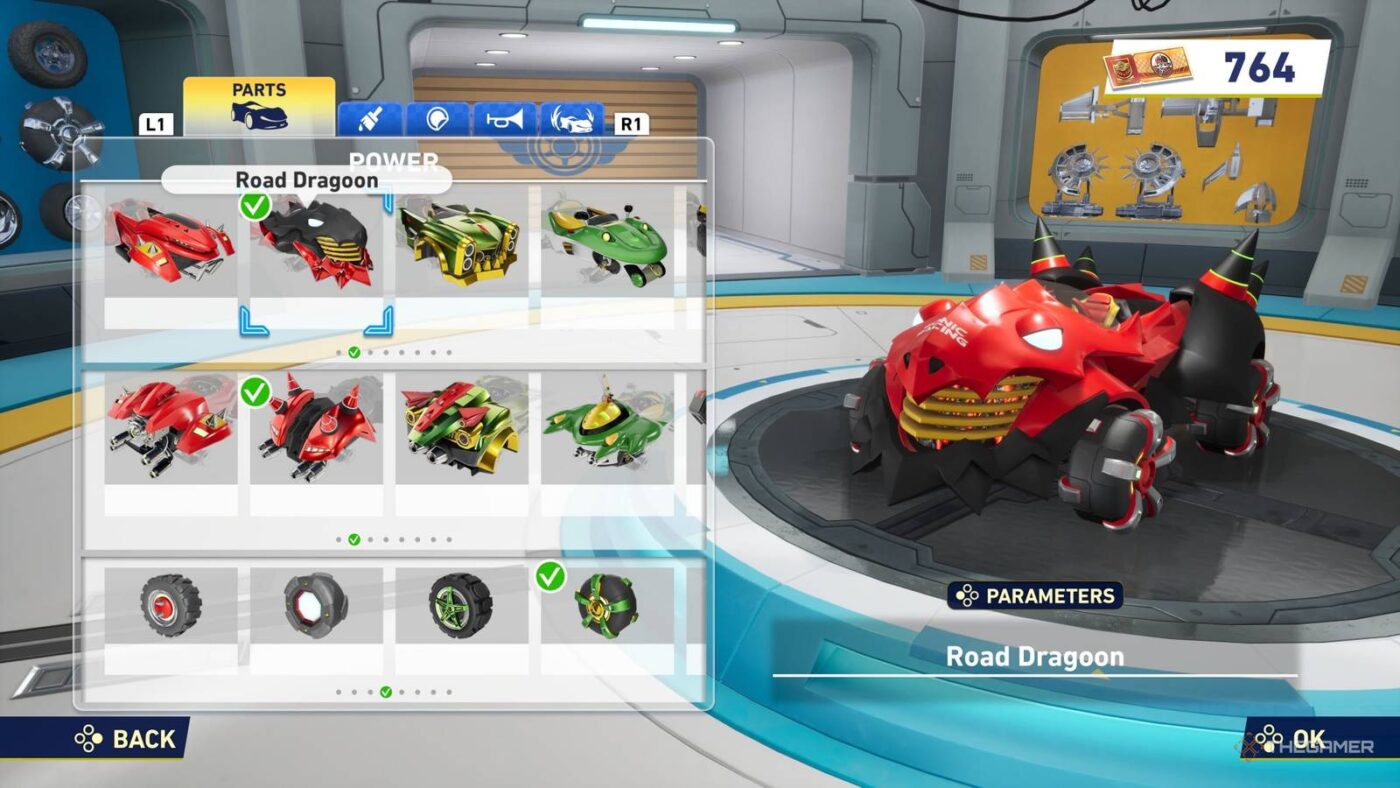This screenshot has height=788, width=1400.
Task: Select the active page dot under wheels row
Action: pos(388,690)
